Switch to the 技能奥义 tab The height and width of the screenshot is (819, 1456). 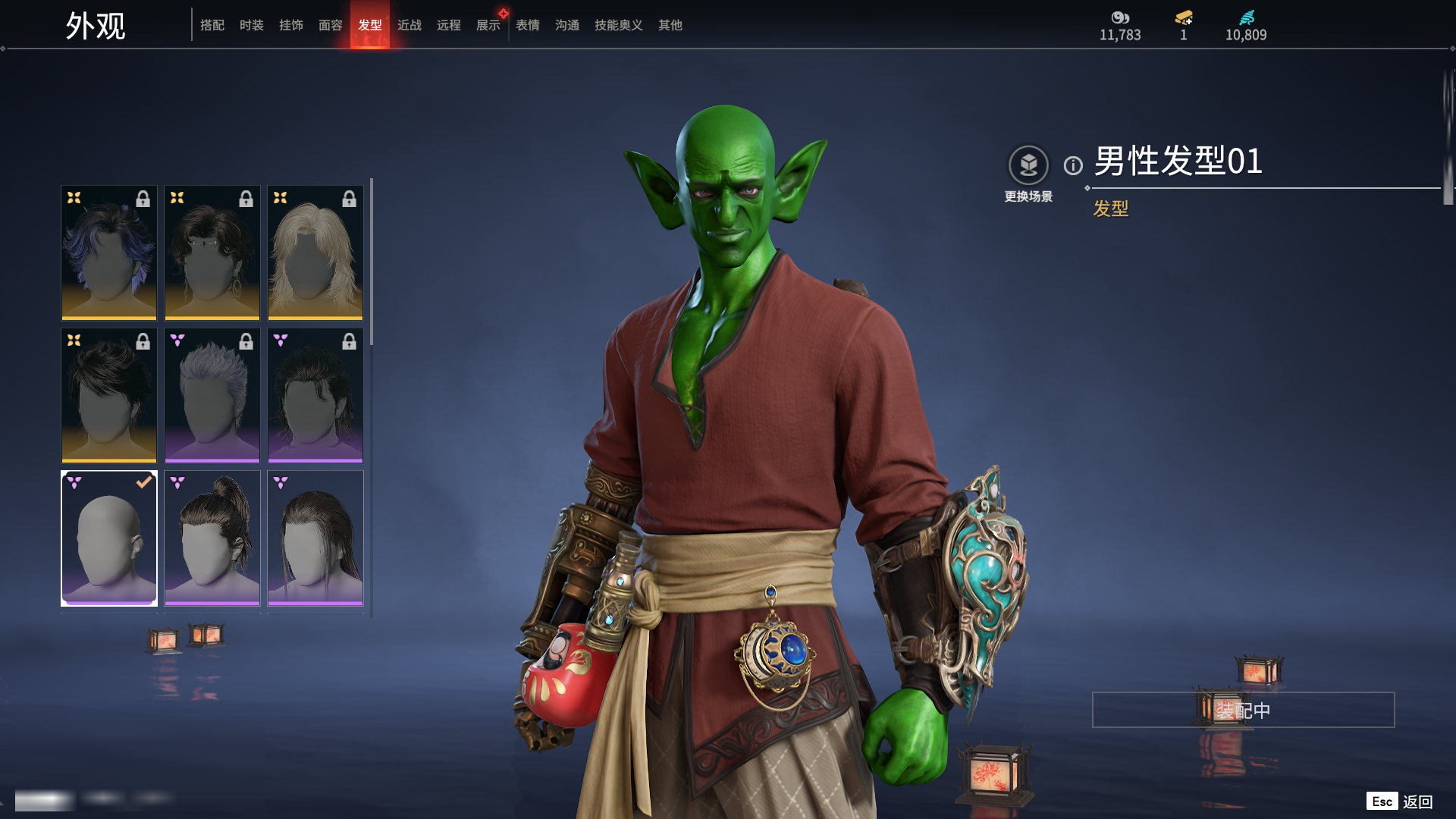(x=618, y=25)
